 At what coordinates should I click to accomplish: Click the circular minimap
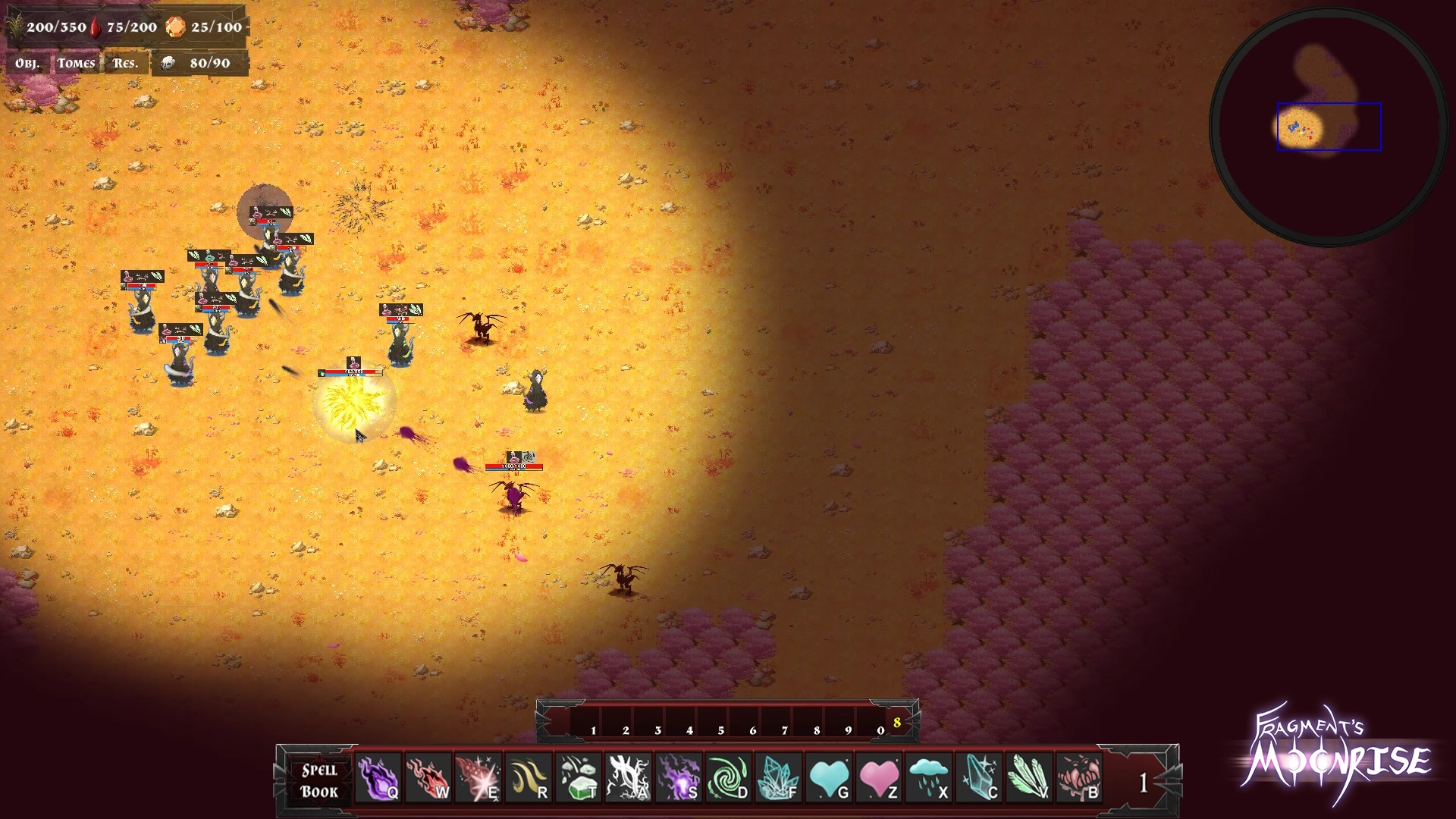[1328, 127]
